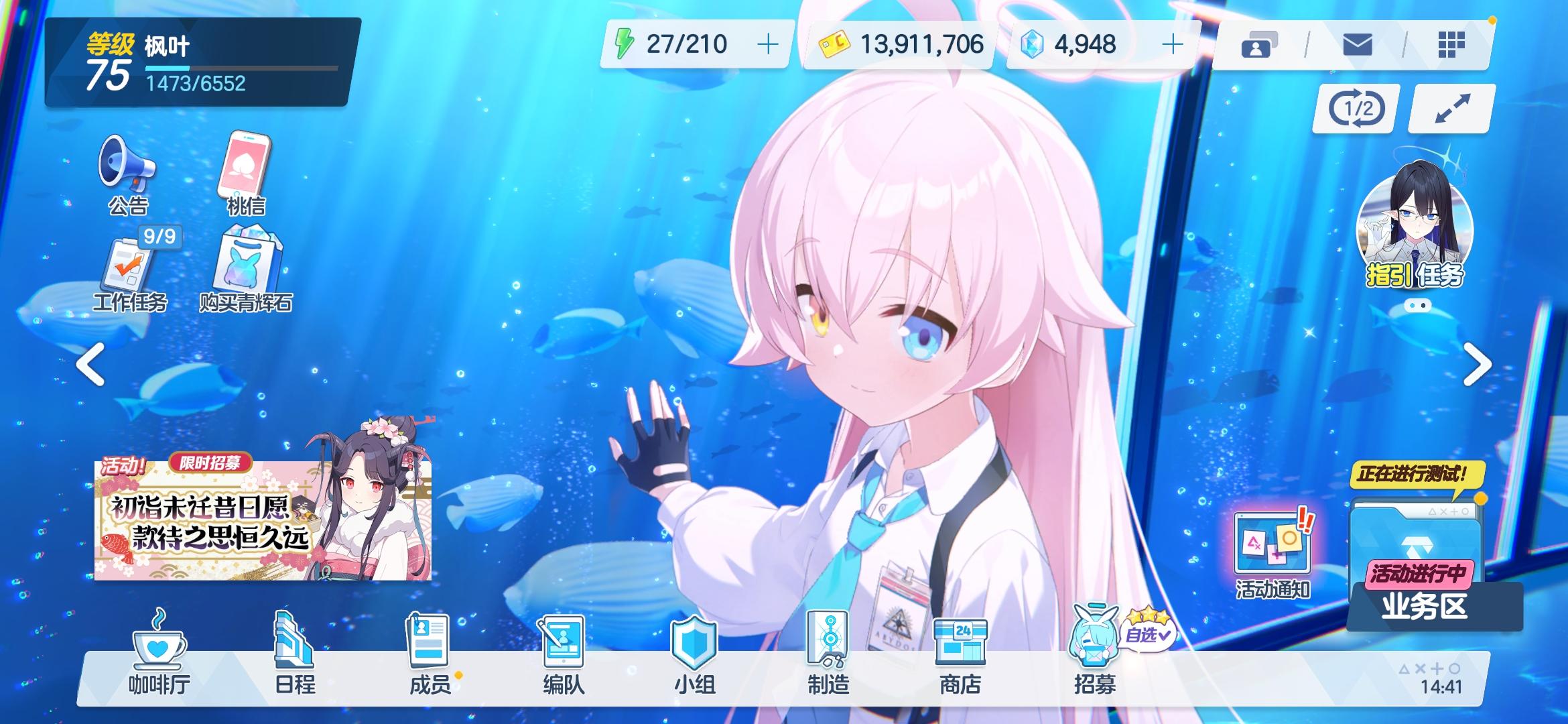This screenshot has height=724, width=1568.
Task: Add AP with plus next to 27/210
Action: pos(769,44)
